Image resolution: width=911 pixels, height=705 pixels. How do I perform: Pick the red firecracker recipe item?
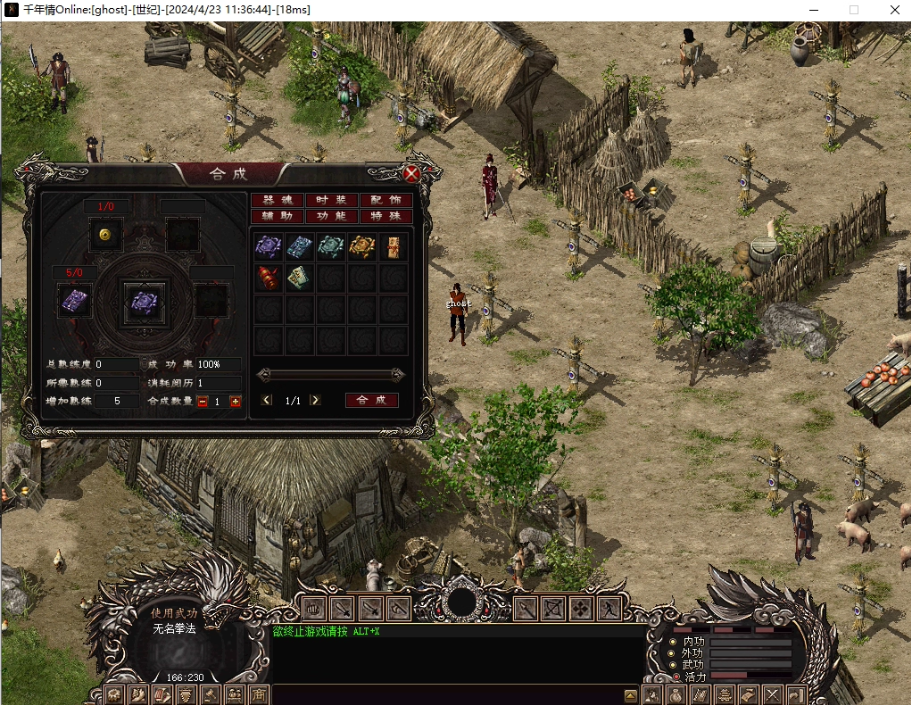[268, 278]
